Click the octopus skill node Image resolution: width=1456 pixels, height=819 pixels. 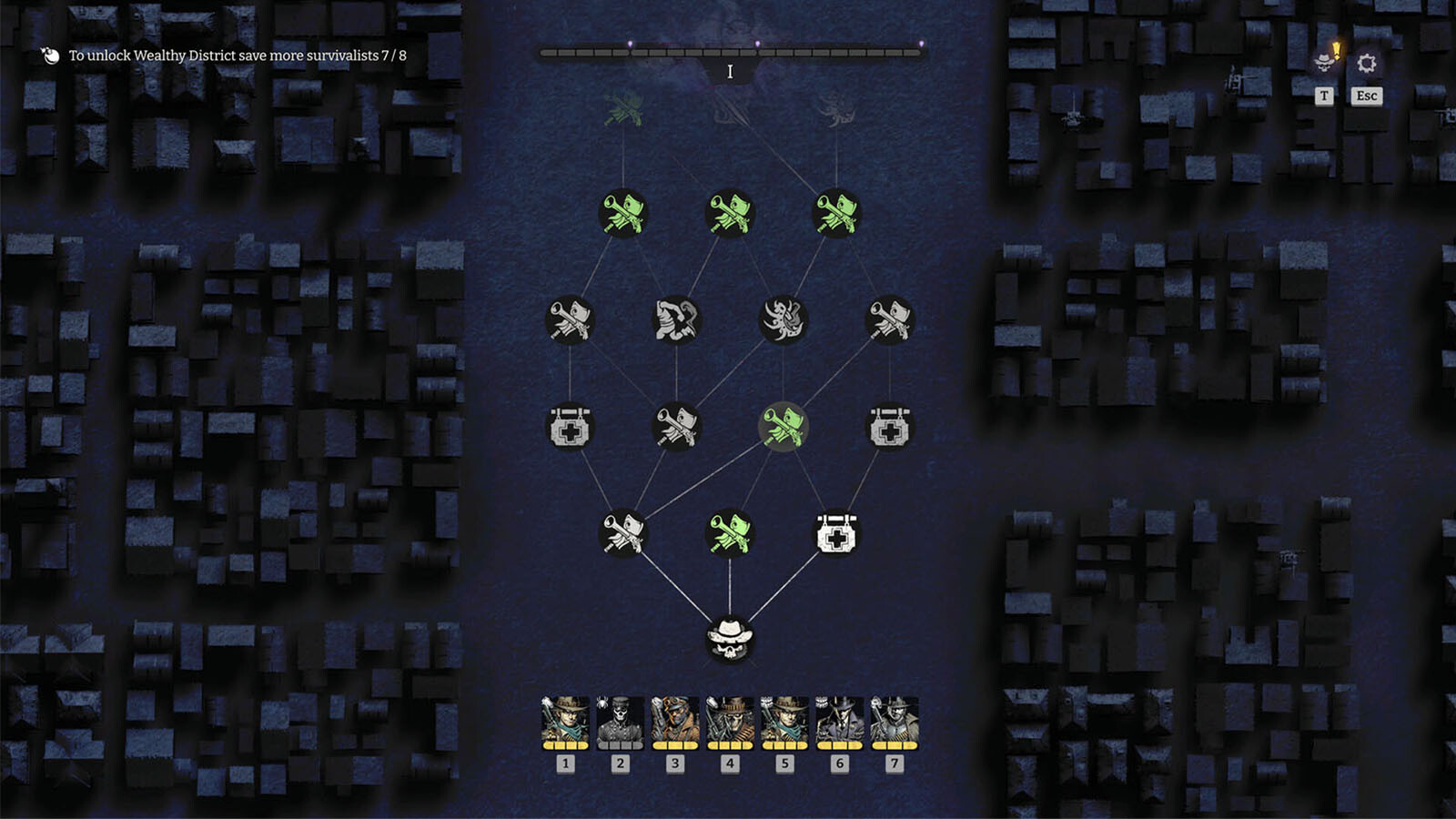point(786,320)
